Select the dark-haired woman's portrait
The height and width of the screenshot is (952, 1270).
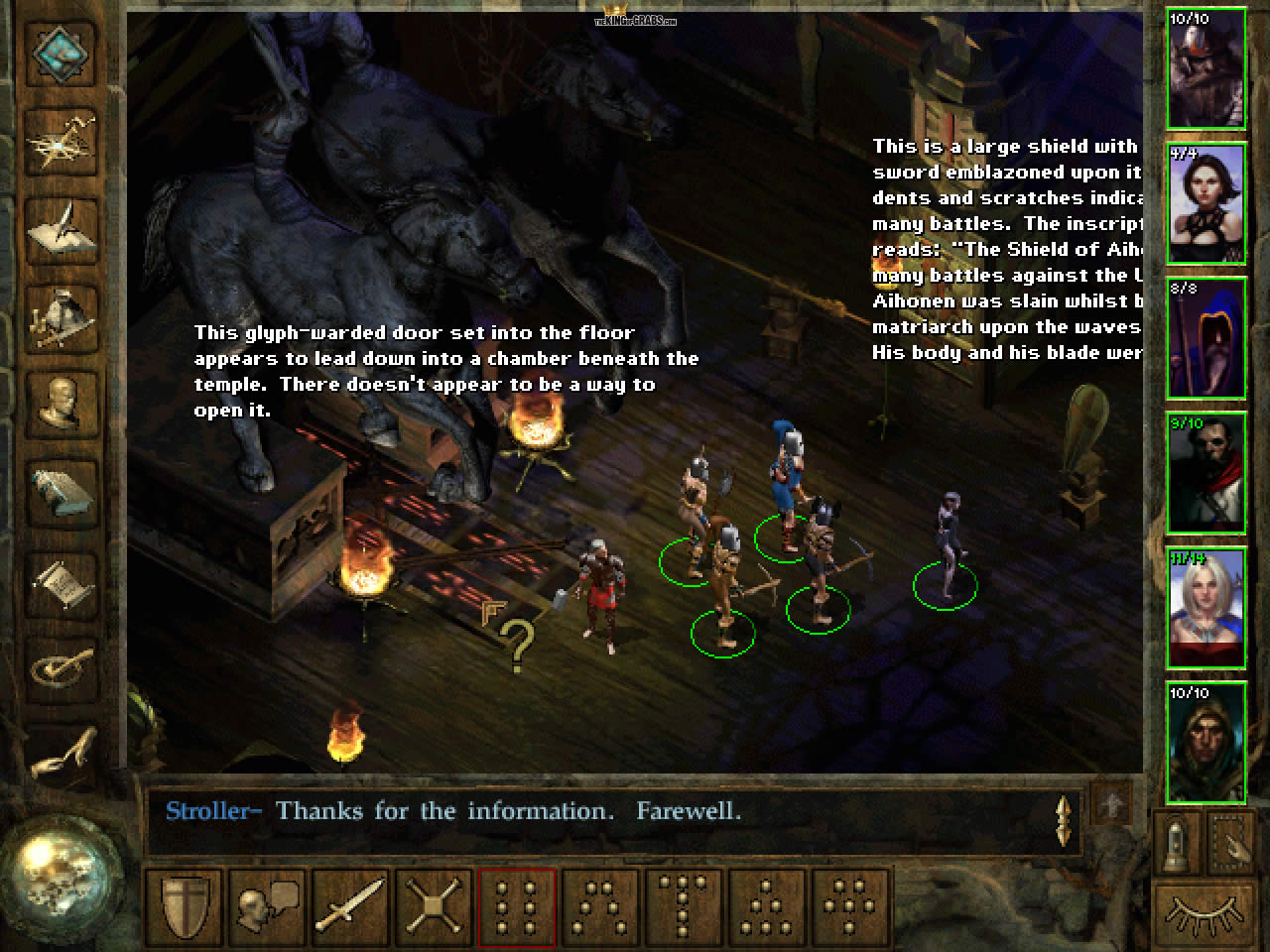coord(1206,204)
